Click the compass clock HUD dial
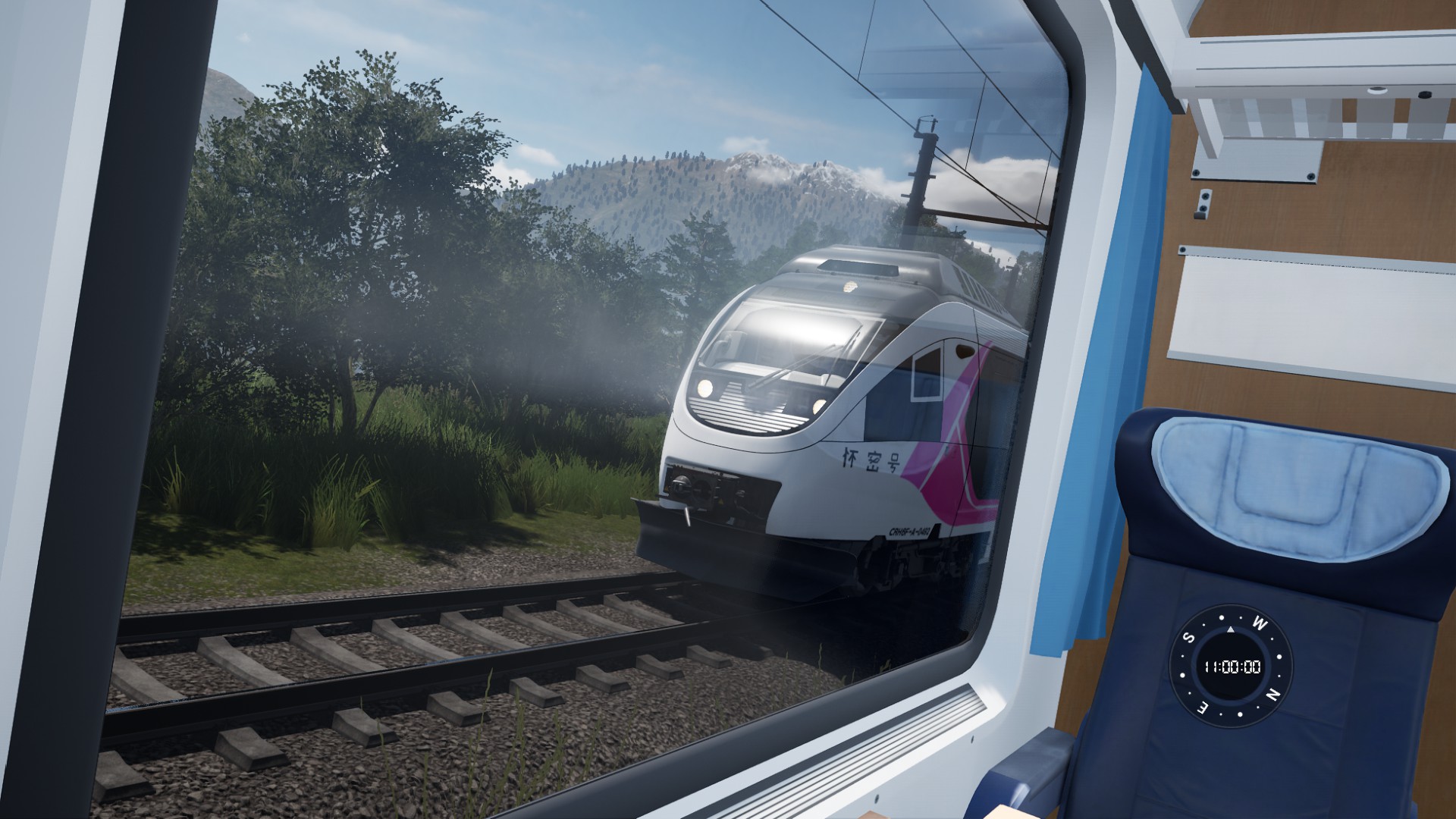The image size is (1456, 819). click(x=1230, y=667)
